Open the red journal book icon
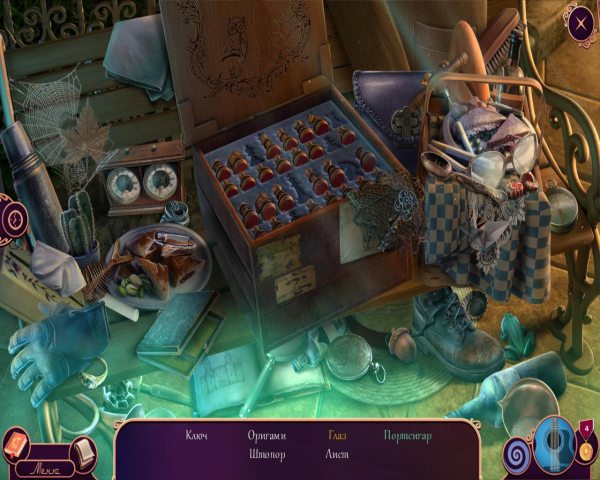 [x=17, y=443]
